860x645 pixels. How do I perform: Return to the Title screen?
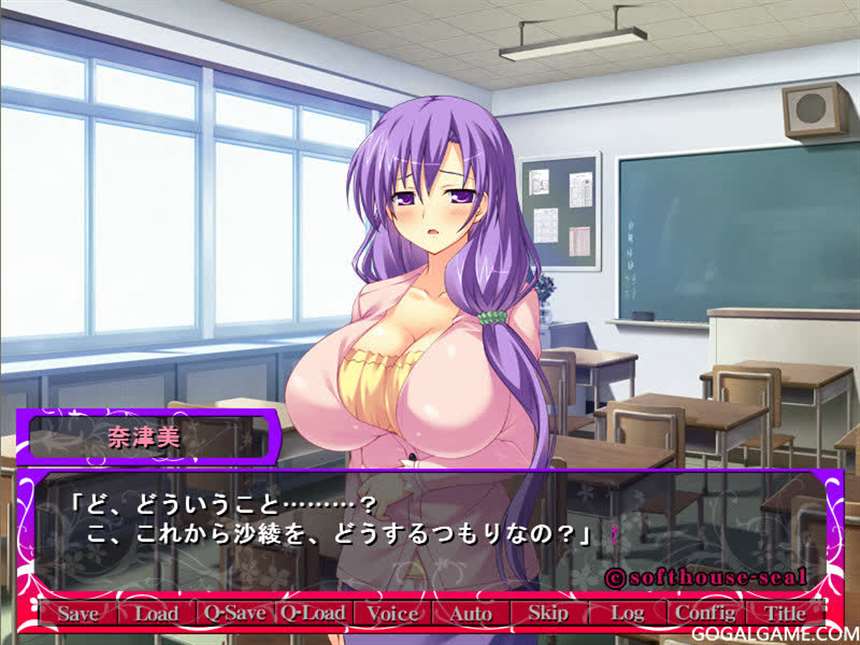pyautogui.click(x=784, y=613)
